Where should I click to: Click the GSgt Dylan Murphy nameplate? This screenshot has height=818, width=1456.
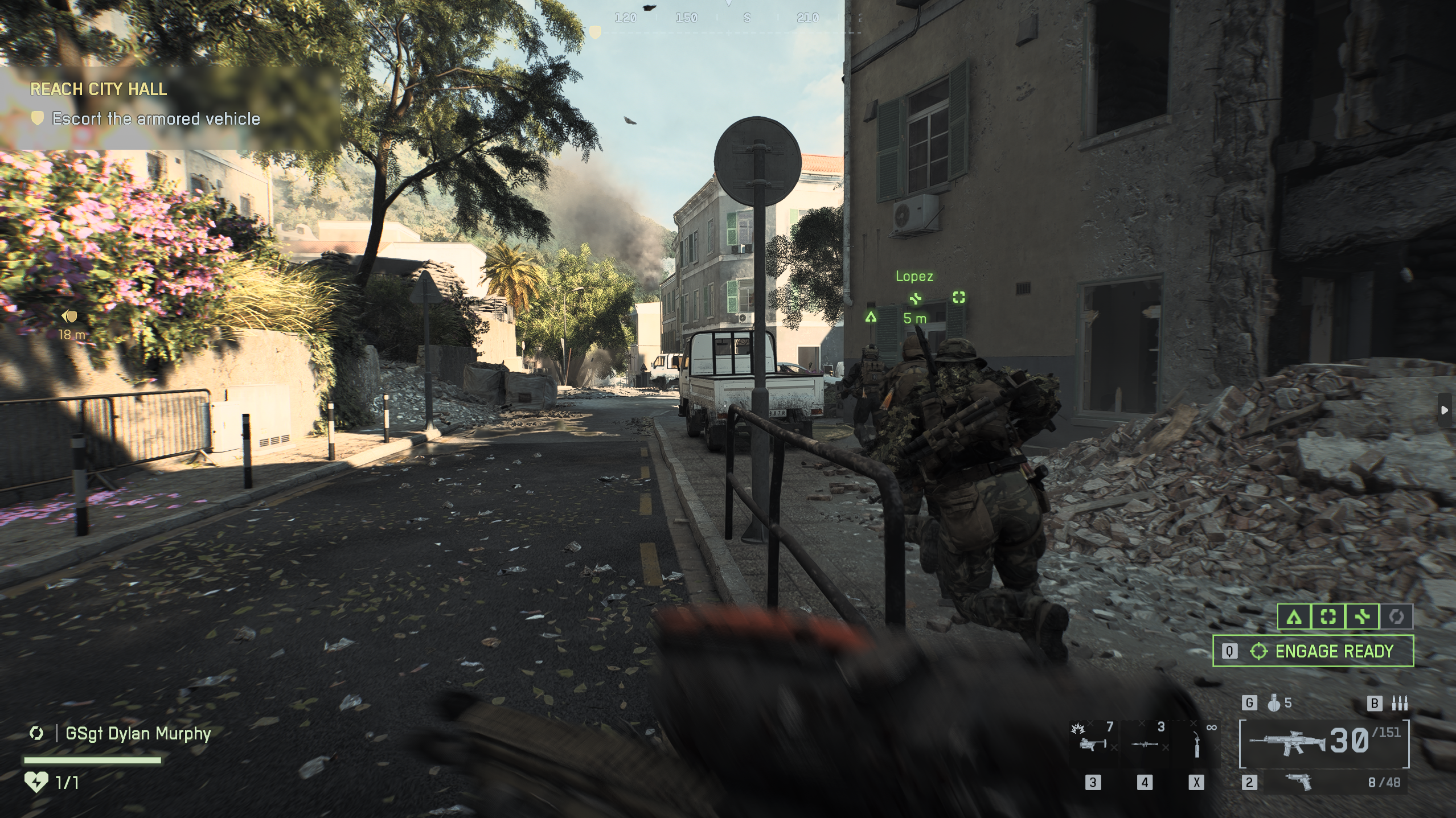tap(138, 733)
